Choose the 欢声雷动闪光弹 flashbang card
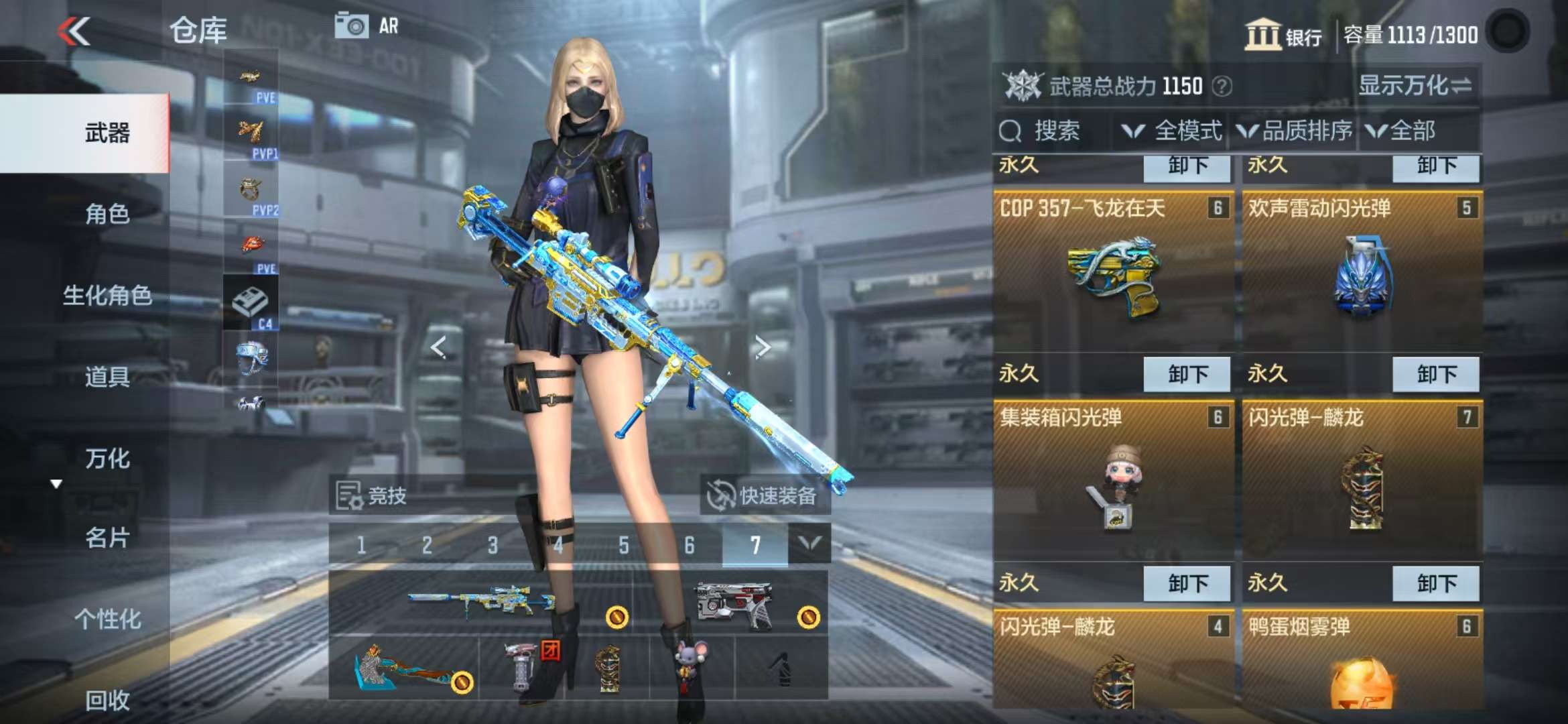 (1362, 275)
